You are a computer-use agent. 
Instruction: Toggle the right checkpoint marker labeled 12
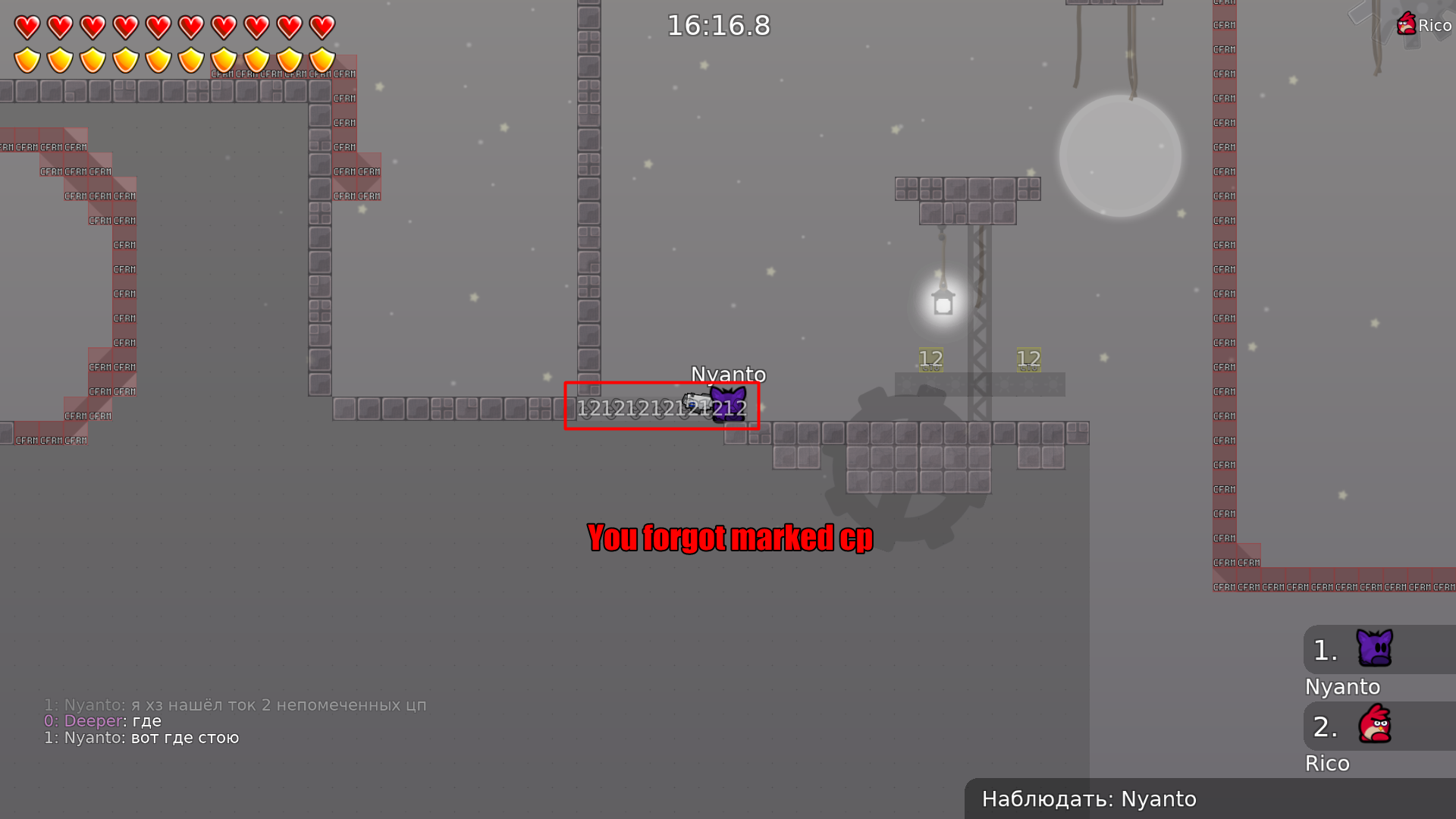click(x=1028, y=358)
